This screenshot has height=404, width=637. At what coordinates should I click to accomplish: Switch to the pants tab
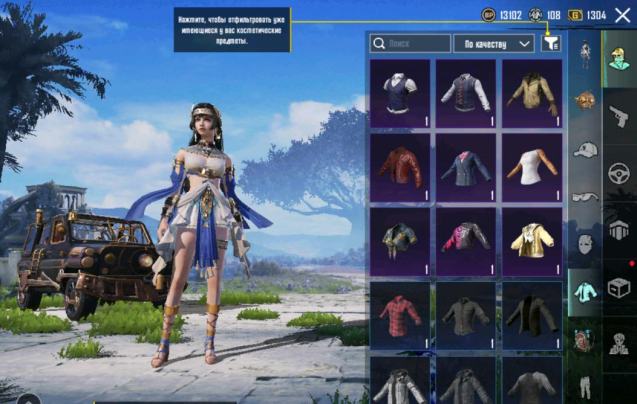[x=585, y=385]
